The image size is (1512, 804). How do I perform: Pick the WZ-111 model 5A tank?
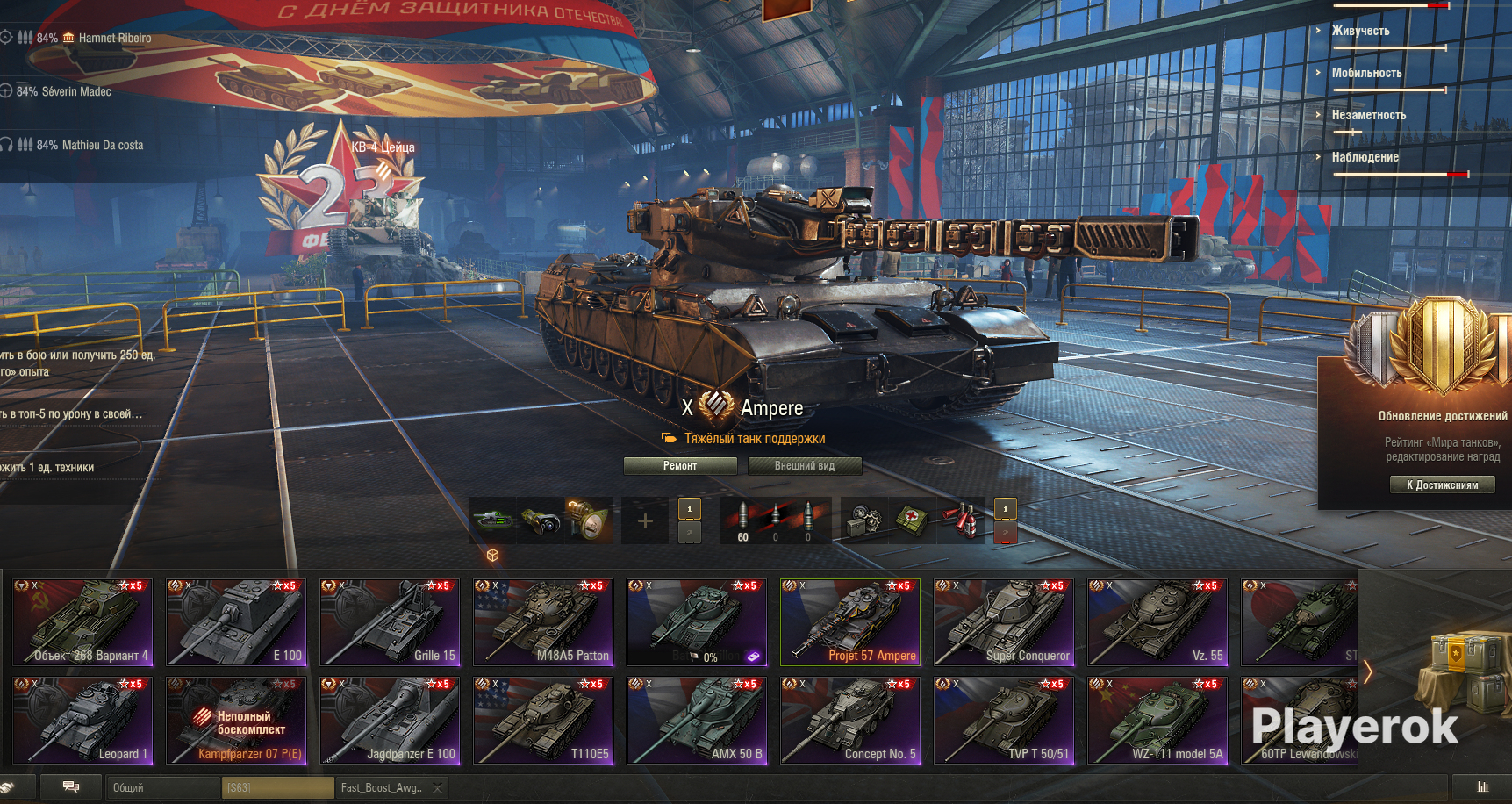point(1157,721)
